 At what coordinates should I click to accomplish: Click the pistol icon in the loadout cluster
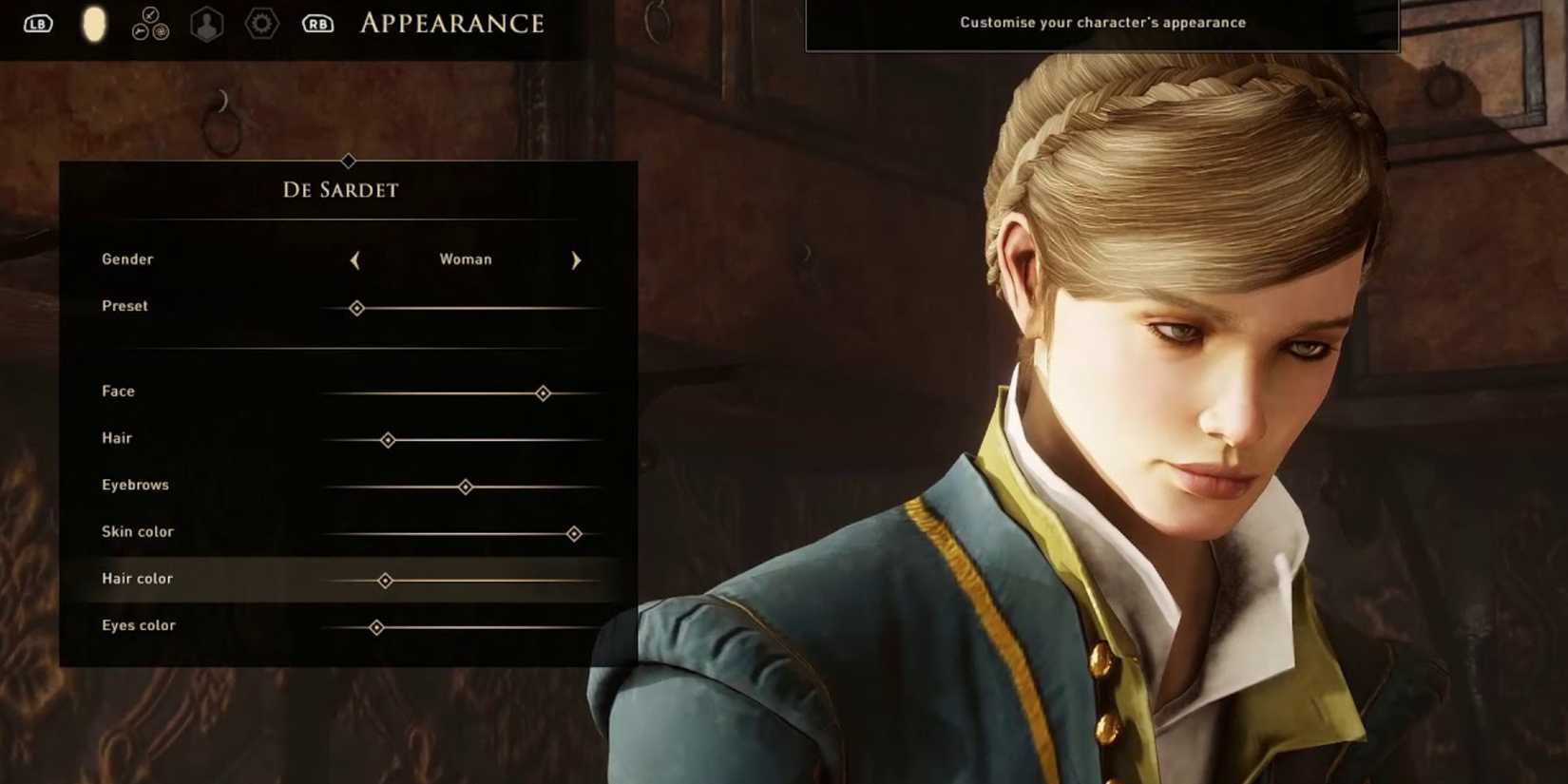[139, 29]
